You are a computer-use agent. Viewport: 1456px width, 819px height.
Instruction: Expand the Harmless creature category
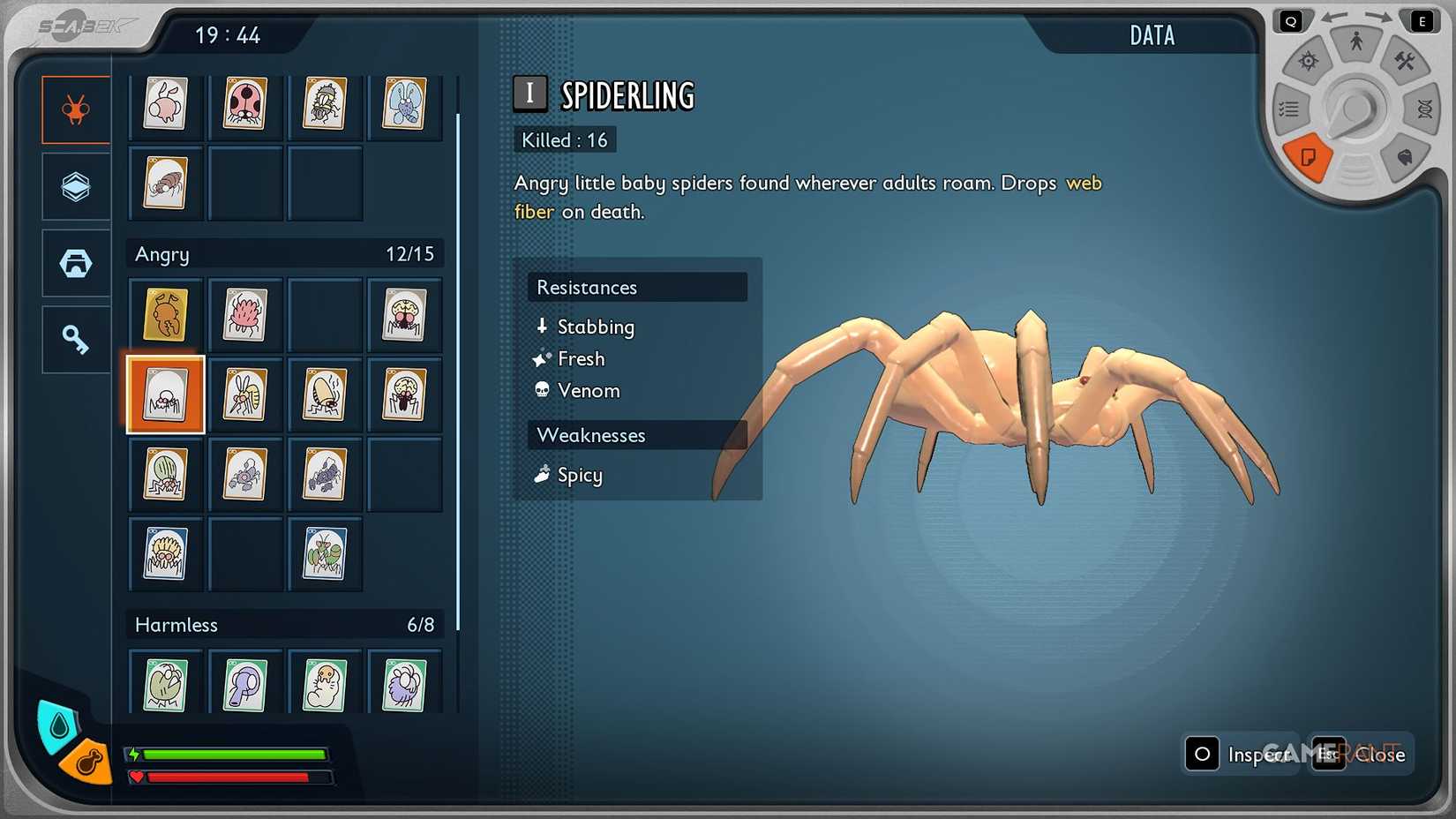click(x=284, y=625)
